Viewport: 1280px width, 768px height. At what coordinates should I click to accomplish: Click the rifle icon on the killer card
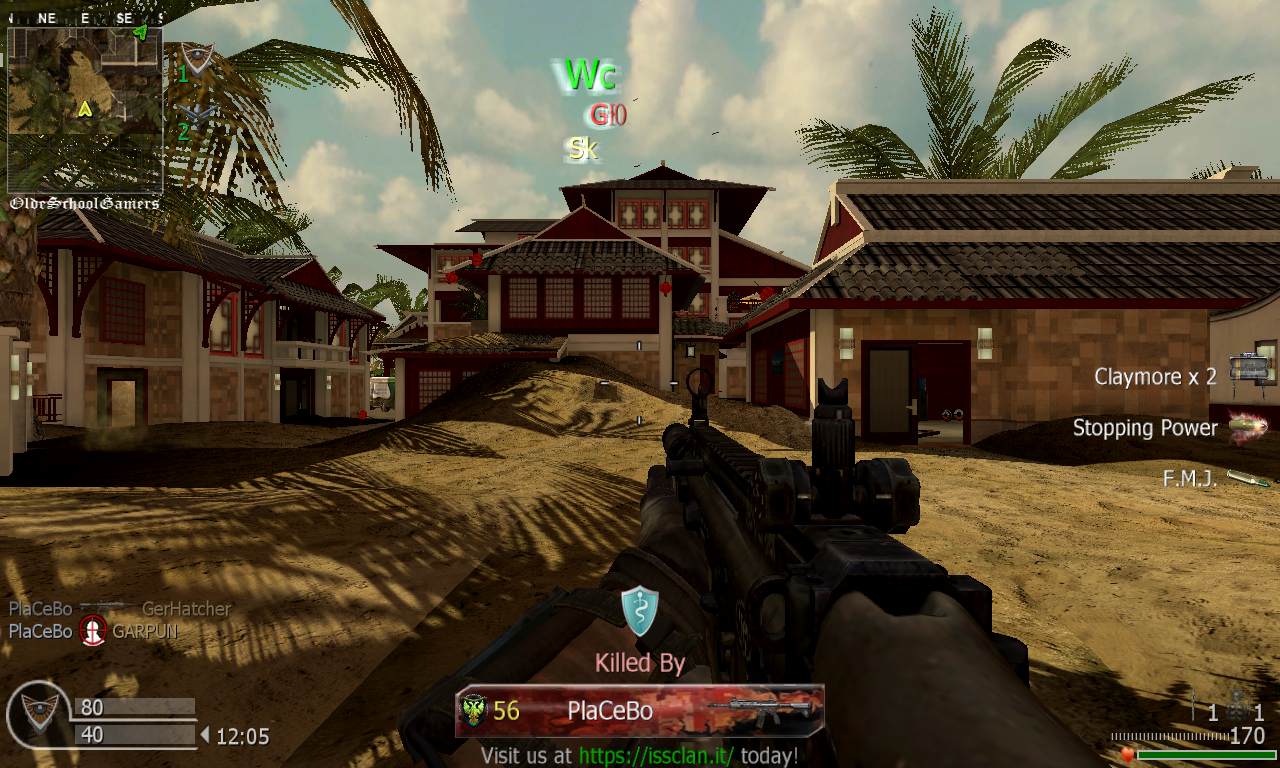coord(762,709)
